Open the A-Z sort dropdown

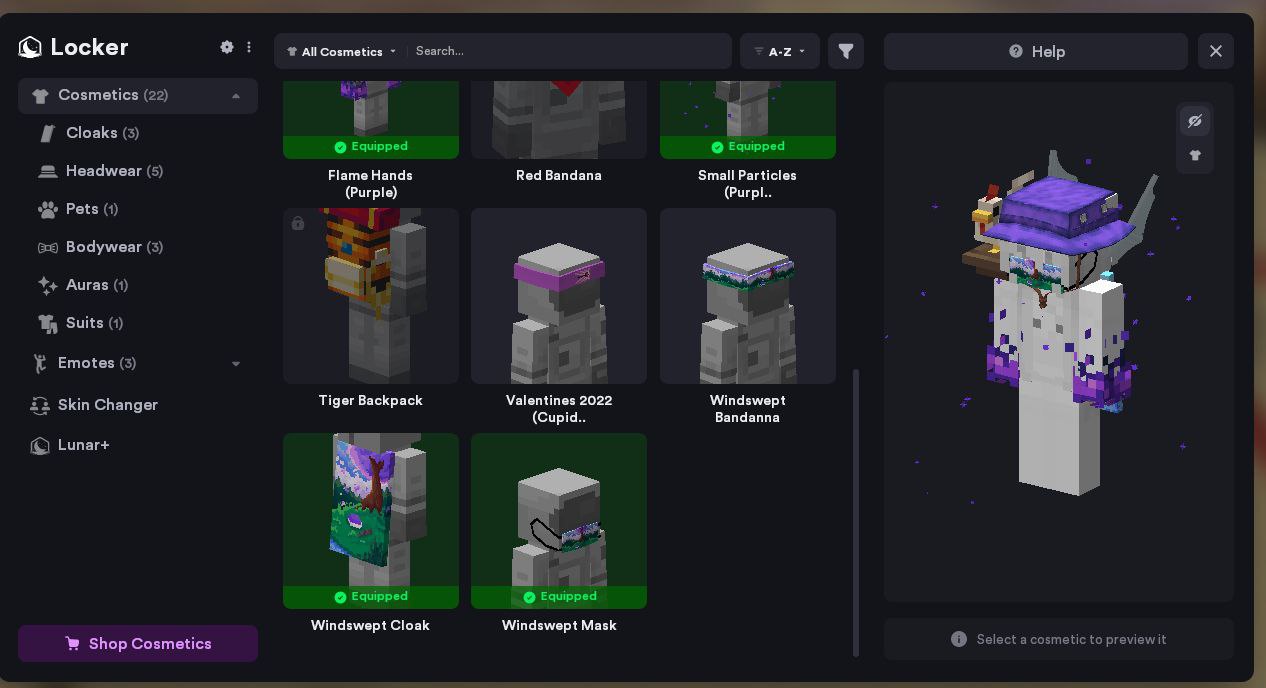coord(780,52)
